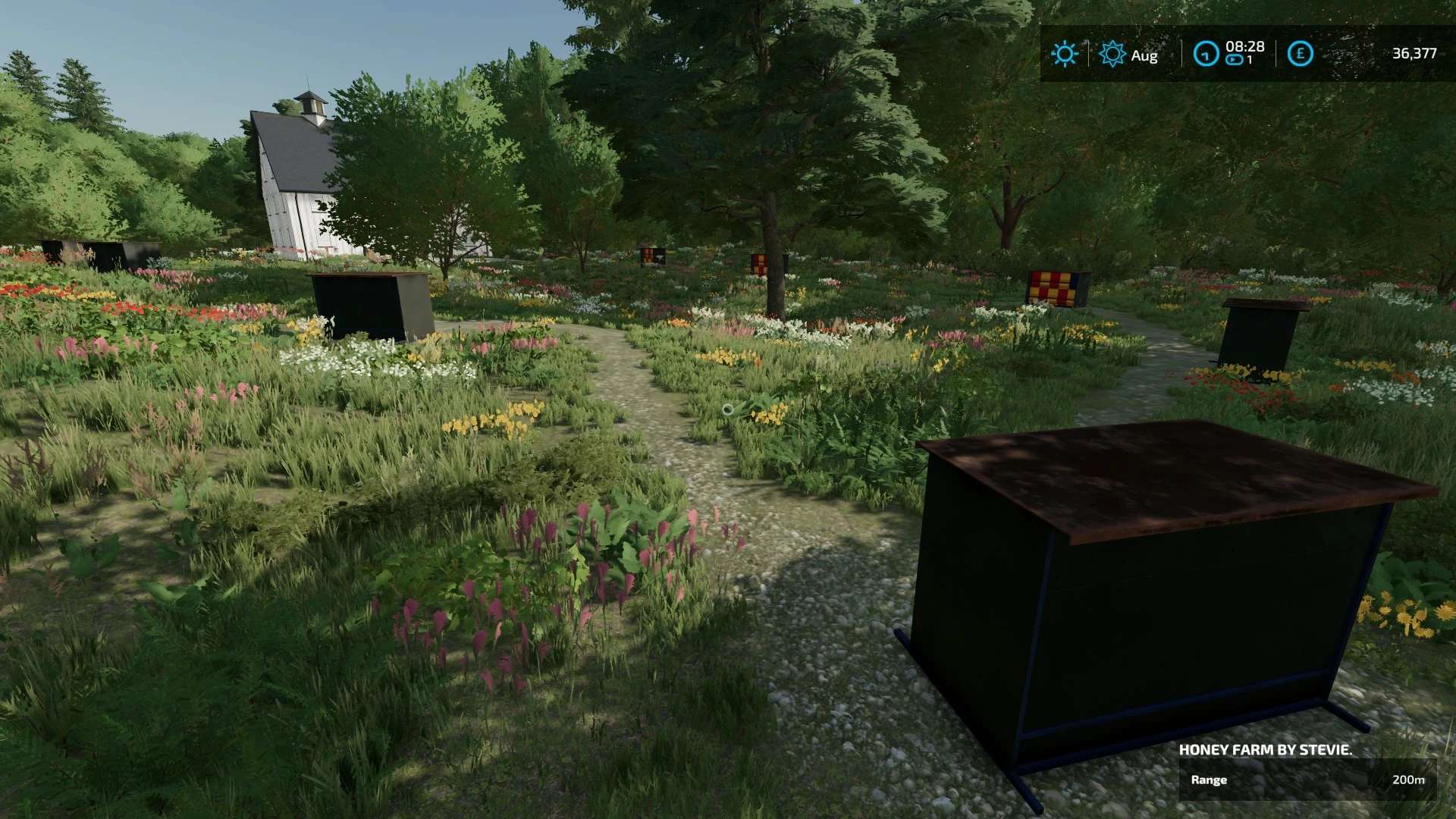Select the August season indicator icon
This screenshot has width=1456, height=819.
[x=1112, y=54]
